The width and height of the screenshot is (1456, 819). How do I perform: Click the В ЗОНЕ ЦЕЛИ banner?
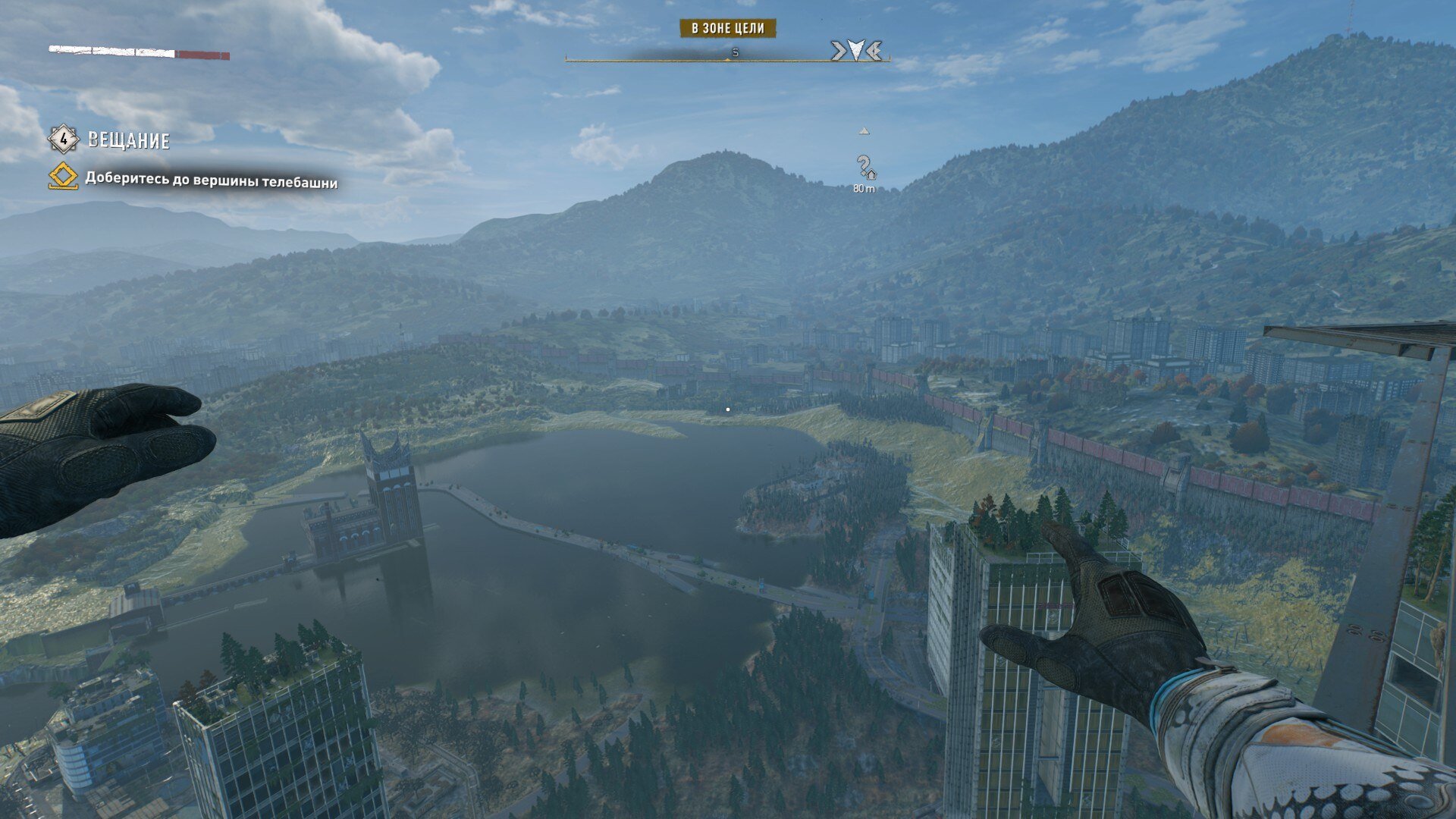point(727,29)
